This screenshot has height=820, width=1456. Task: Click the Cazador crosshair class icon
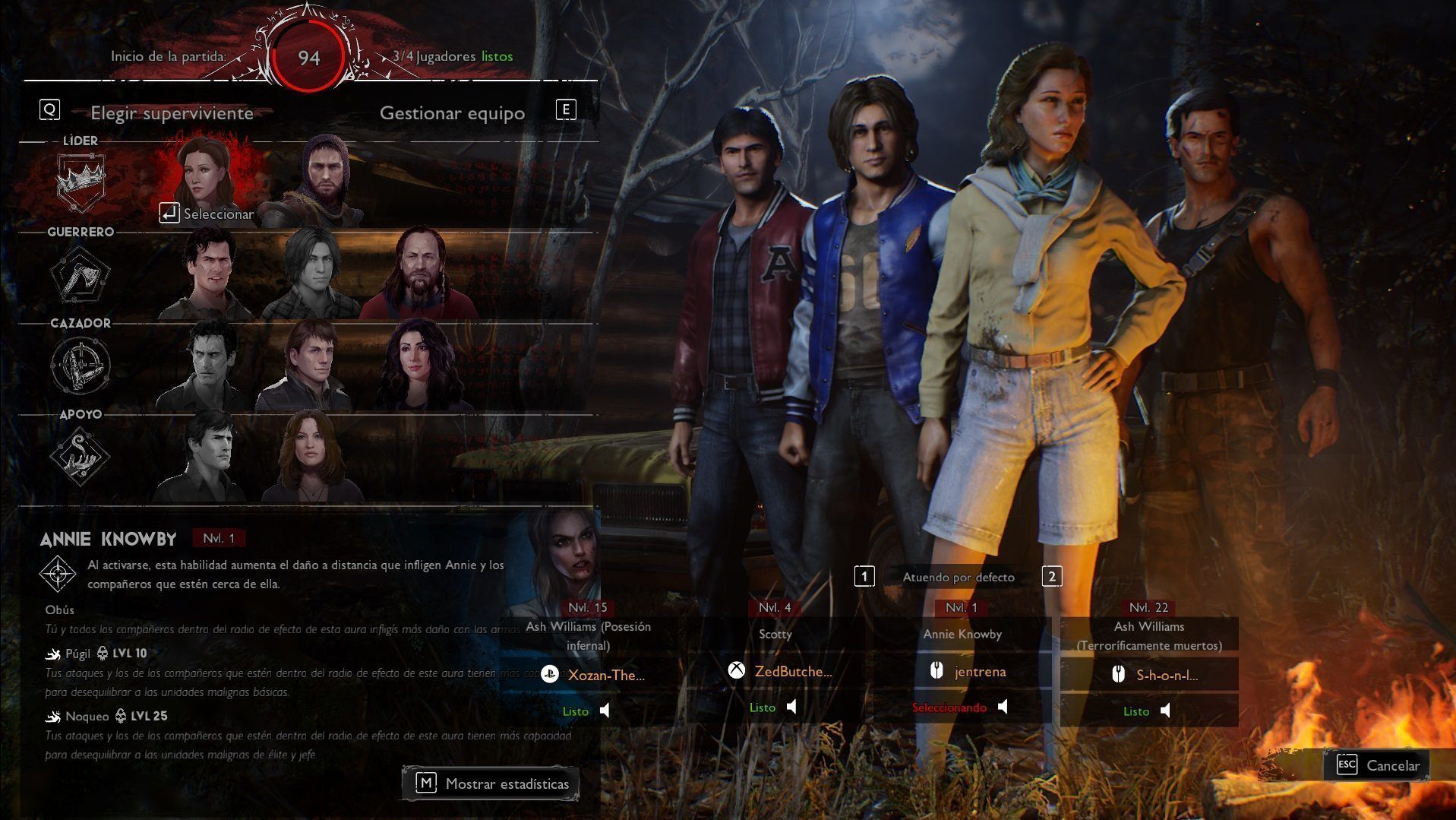[x=80, y=365]
